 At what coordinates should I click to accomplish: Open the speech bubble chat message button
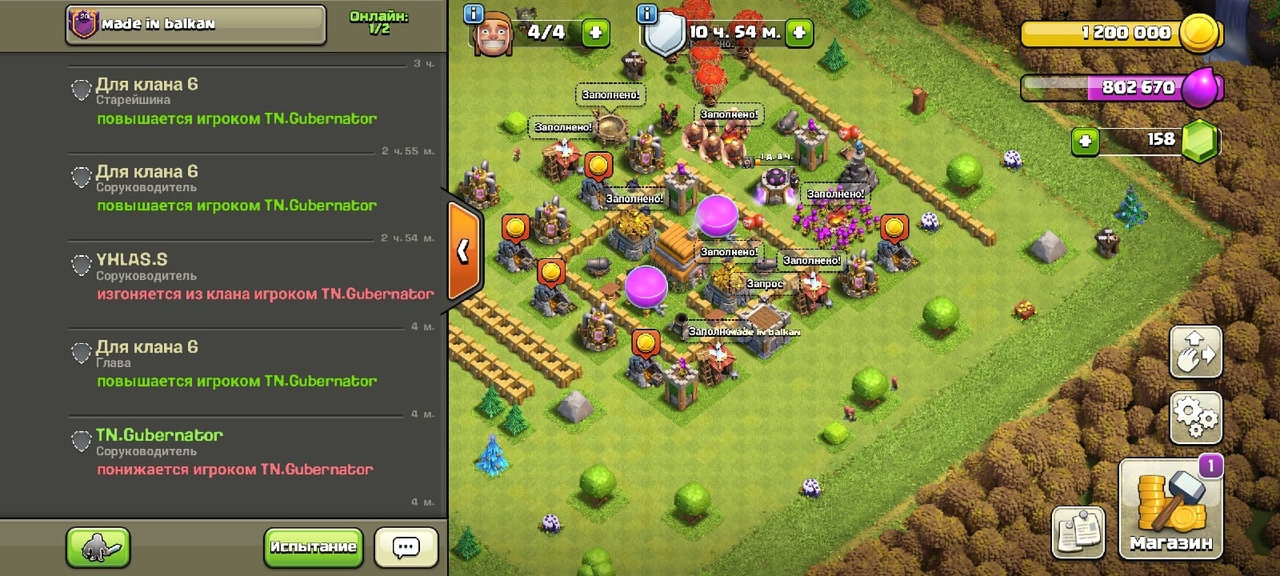point(406,547)
